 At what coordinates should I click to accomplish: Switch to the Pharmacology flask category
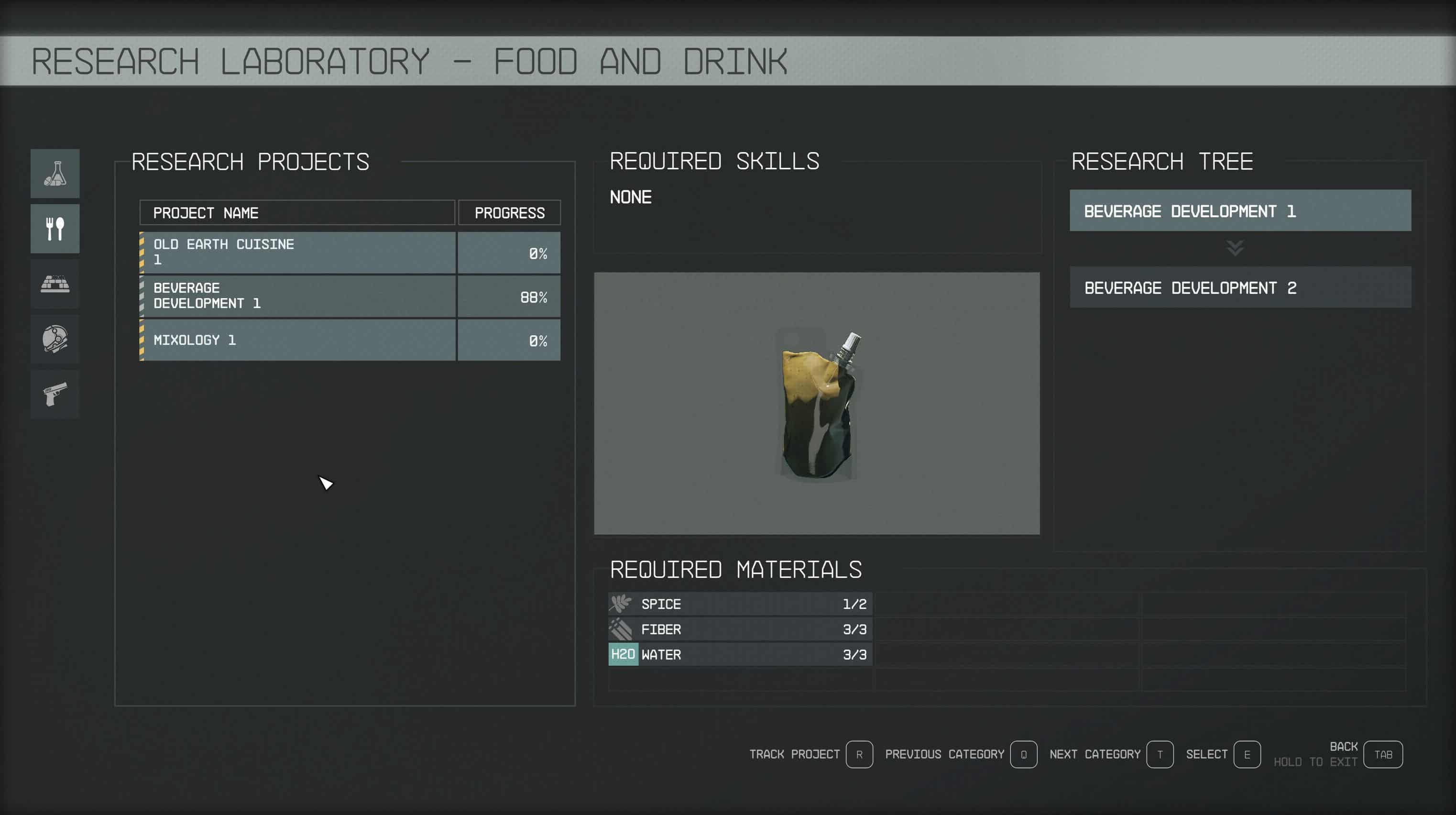(x=55, y=174)
